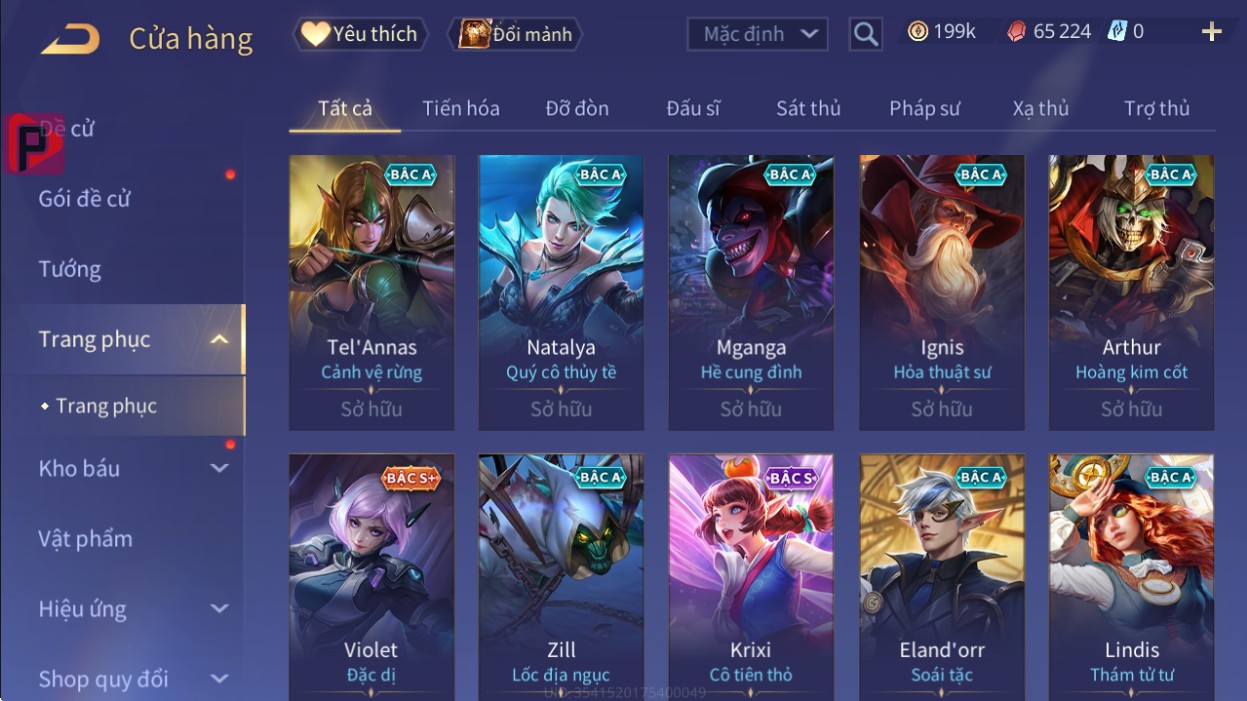1247x701 pixels.
Task: Select the Đấu sĩ category tab
Action: coord(693,108)
